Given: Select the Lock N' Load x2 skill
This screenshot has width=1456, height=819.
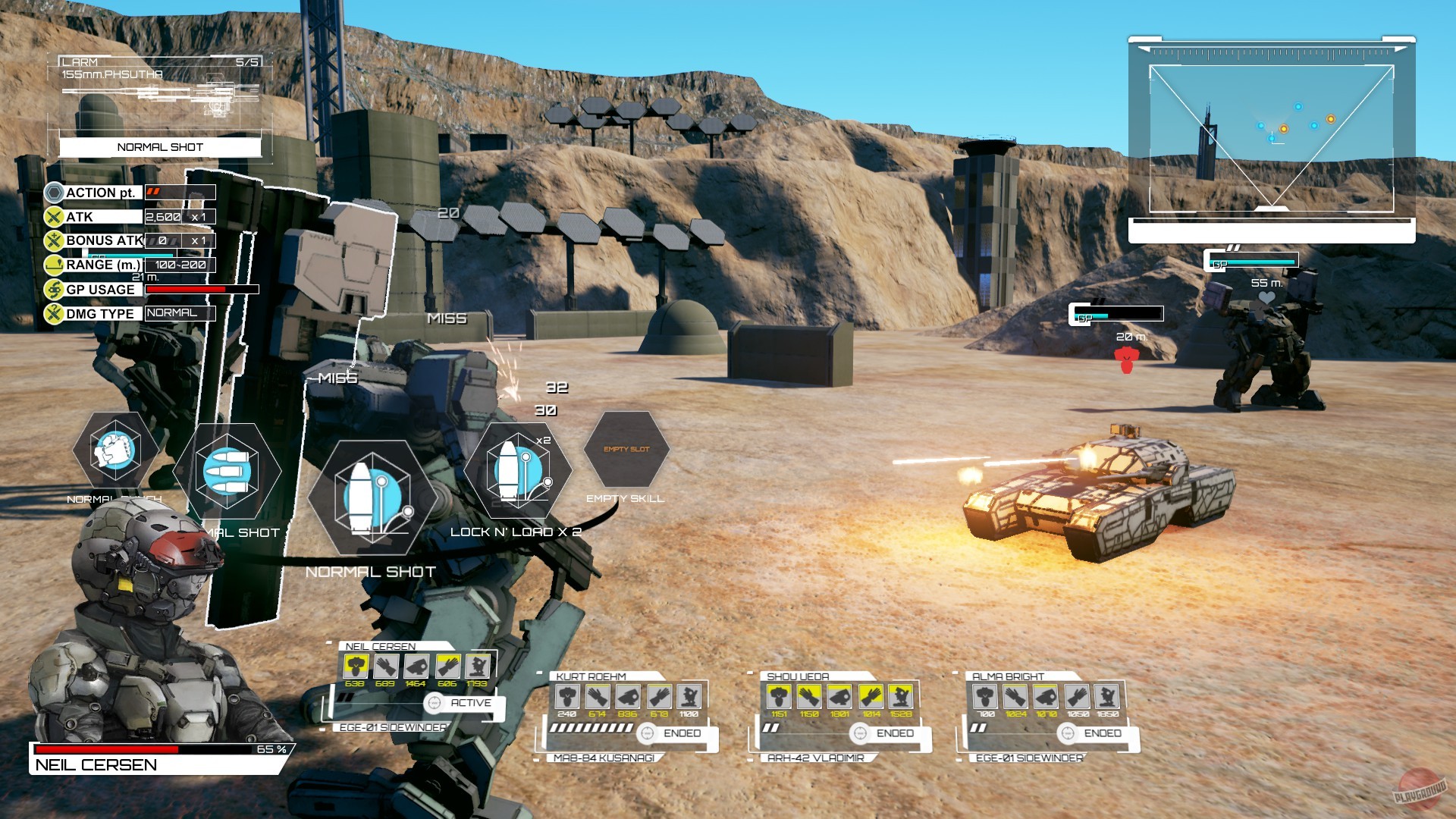Looking at the screenshot, I should (x=519, y=470).
